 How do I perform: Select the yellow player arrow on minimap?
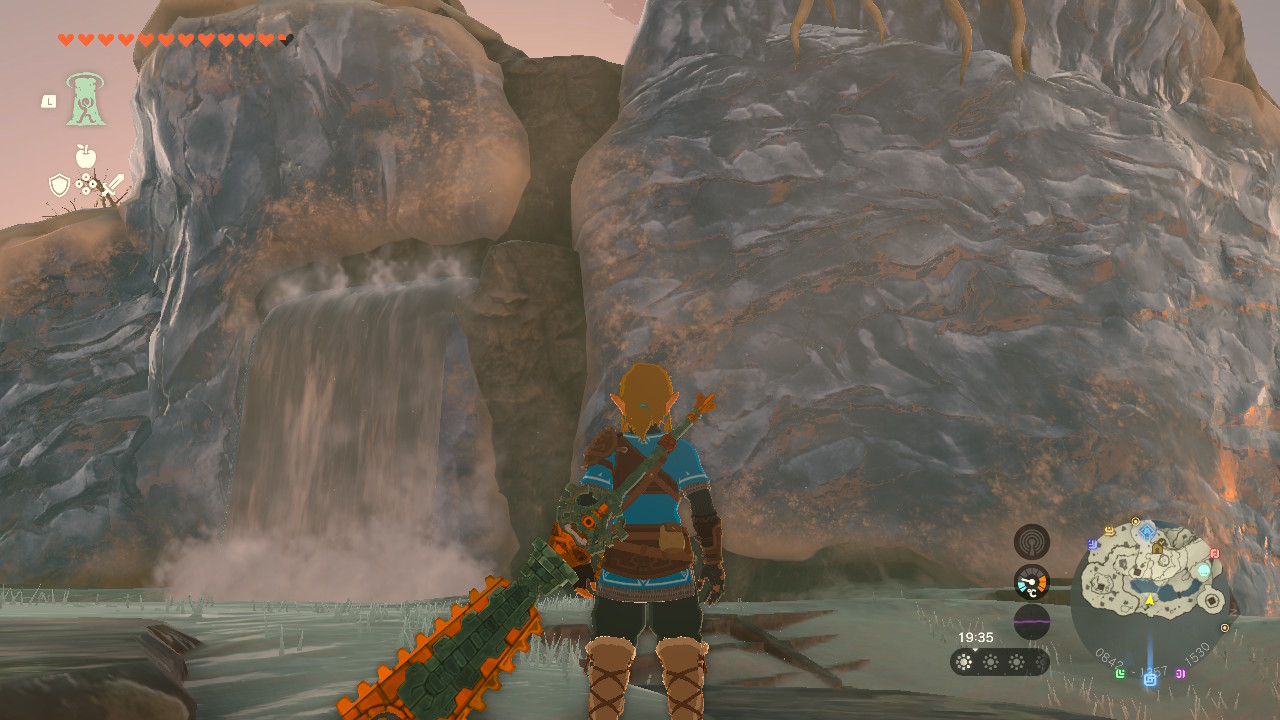coord(1150,599)
